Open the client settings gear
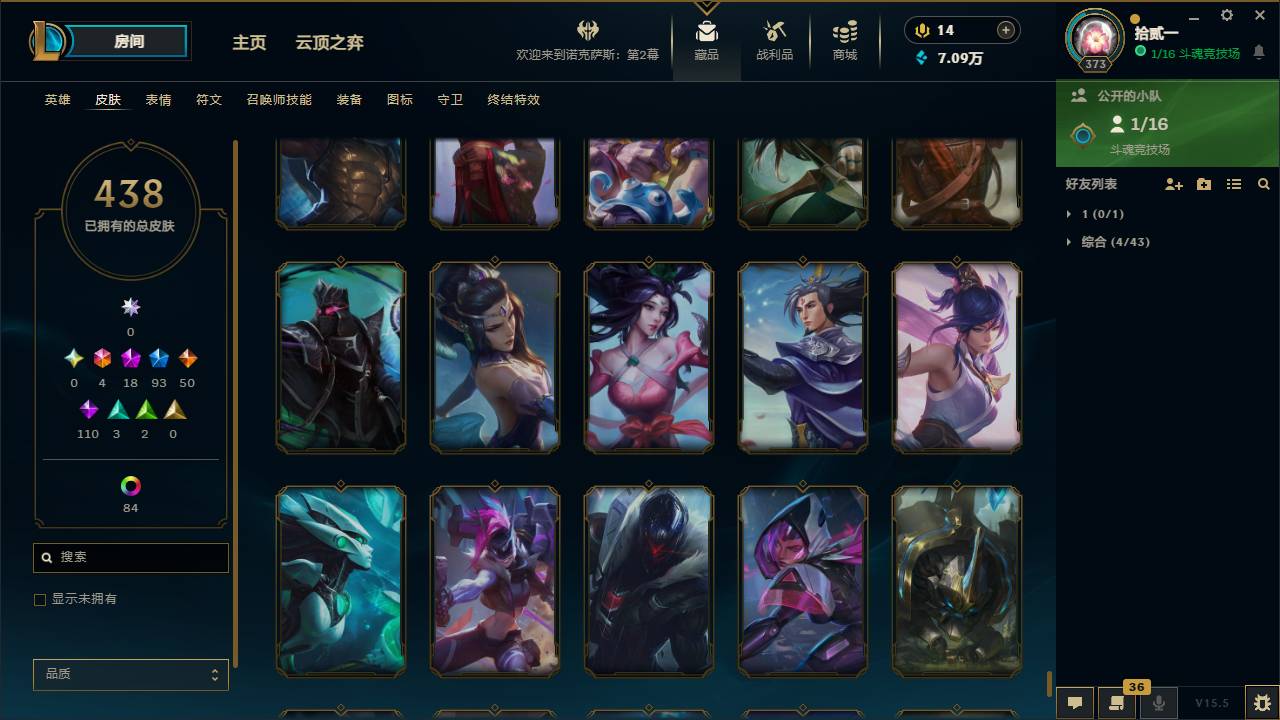The image size is (1280, 720). point(1226,16)
